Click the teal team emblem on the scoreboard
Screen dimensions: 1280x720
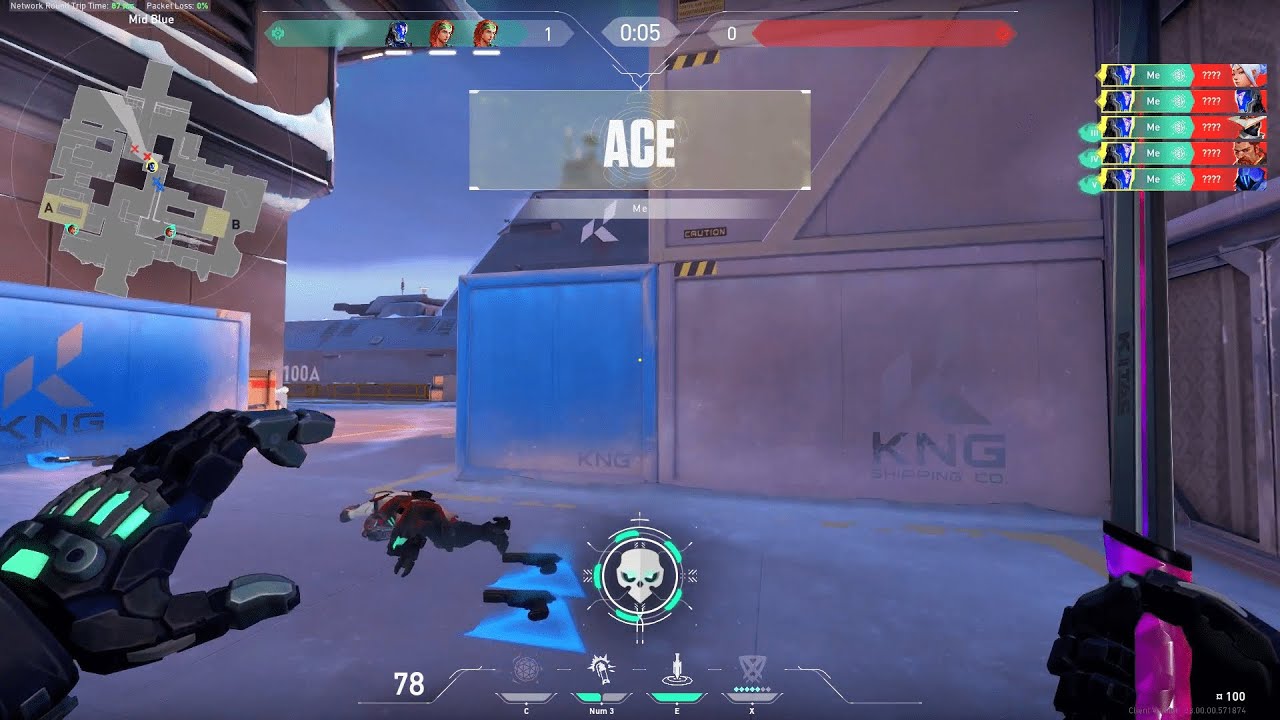[277, 32]
